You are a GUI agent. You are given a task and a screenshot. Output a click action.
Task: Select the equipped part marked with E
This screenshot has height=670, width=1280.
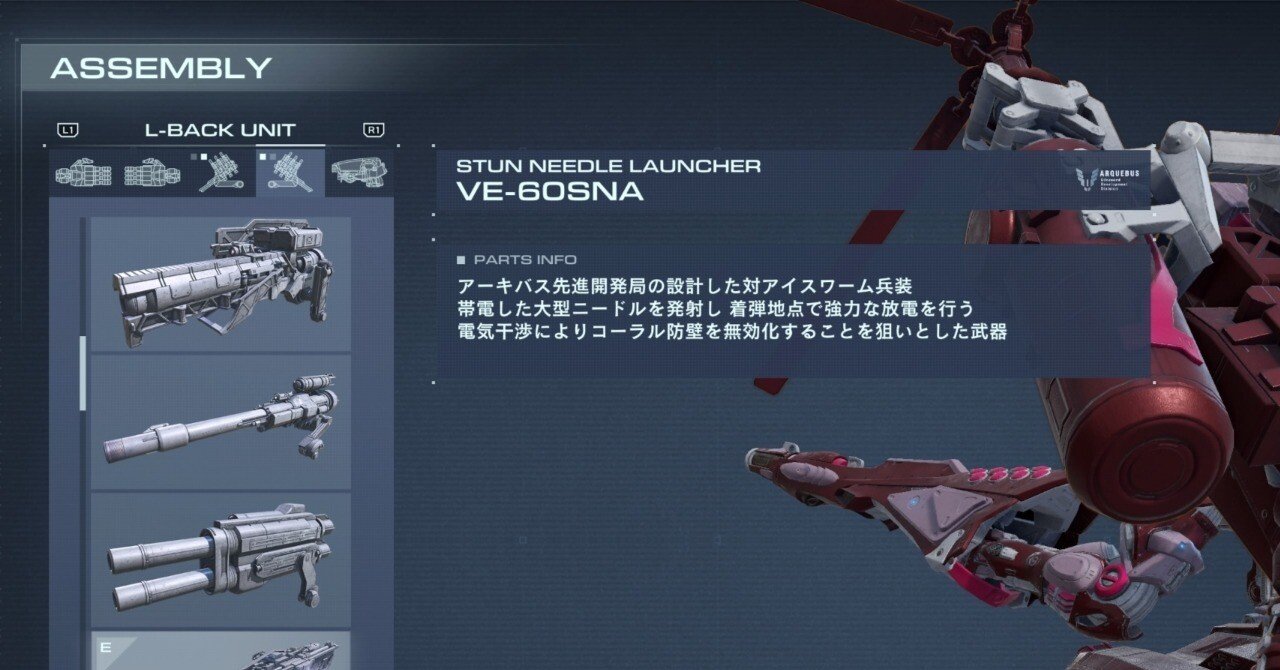221,650
